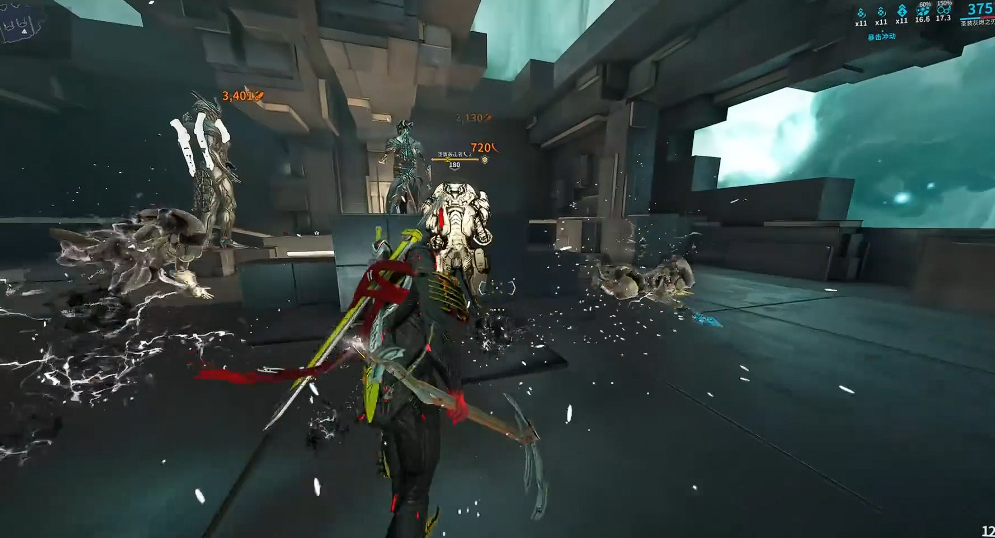The width and height of the screenshot is (995, 538).
Task: Click the 150% buff icon
Action: 944,10
